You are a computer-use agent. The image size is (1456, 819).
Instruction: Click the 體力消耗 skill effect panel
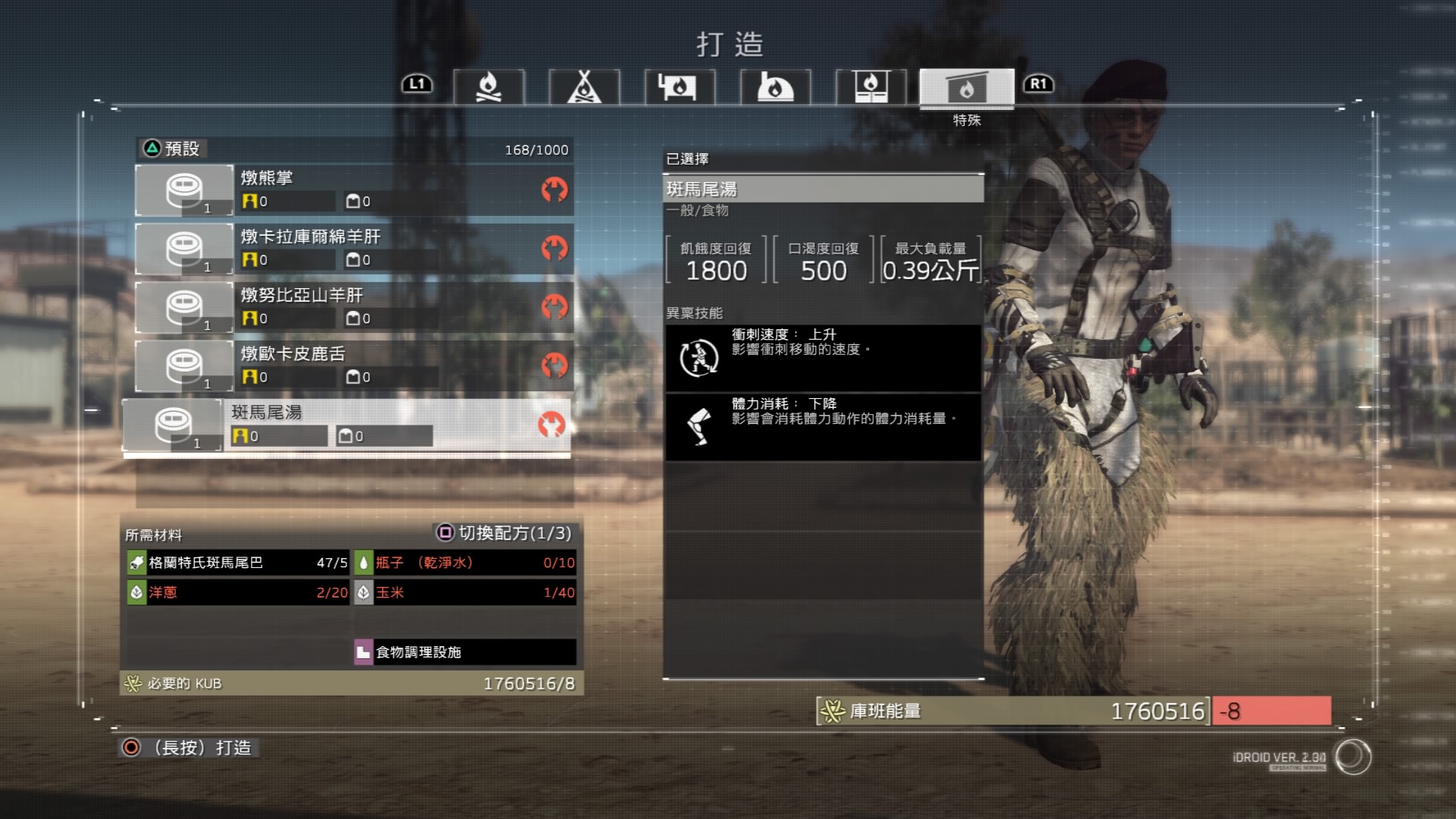(x=823, y=427)
